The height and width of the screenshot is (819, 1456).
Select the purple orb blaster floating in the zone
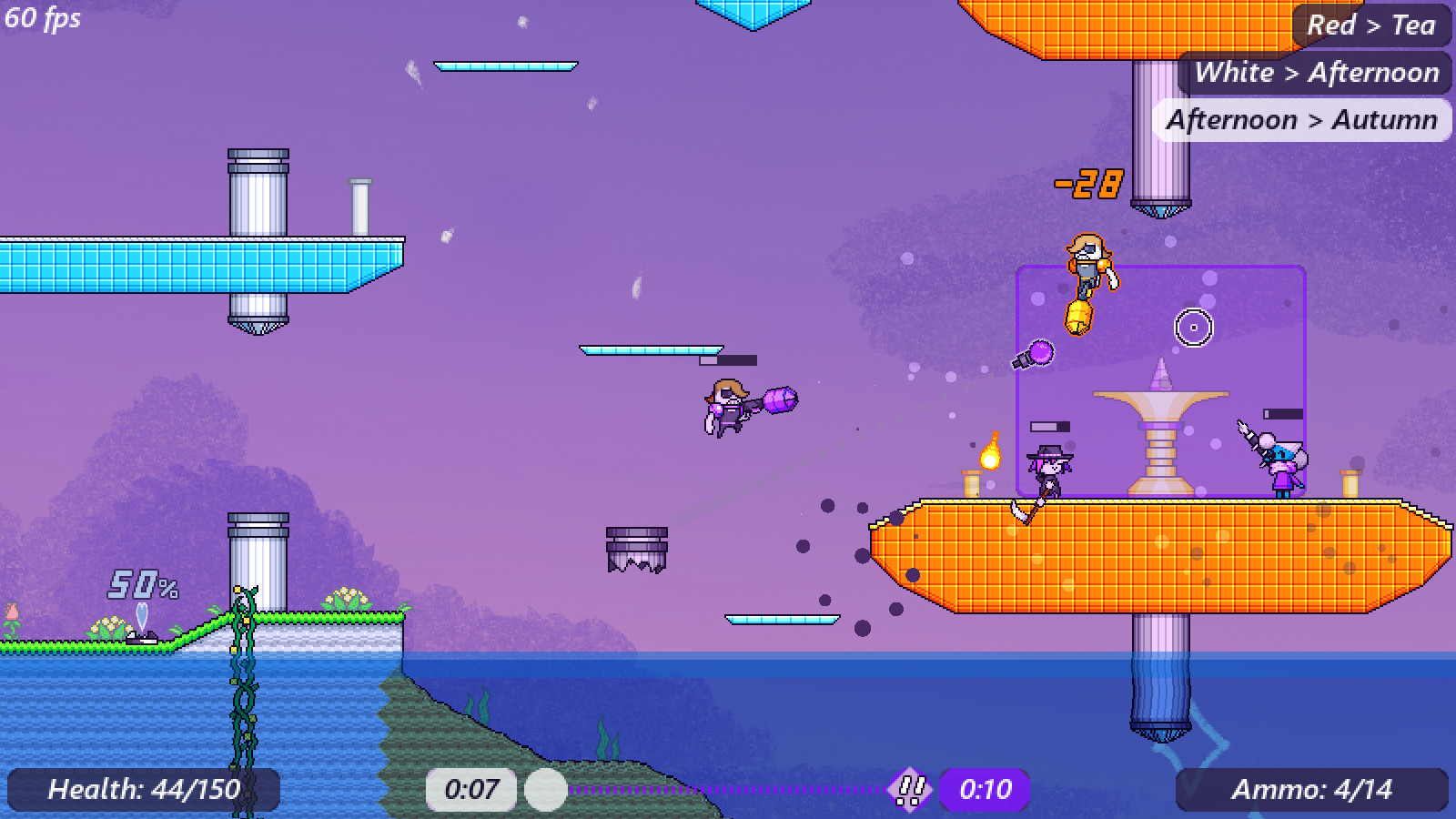coord(1035,355)
